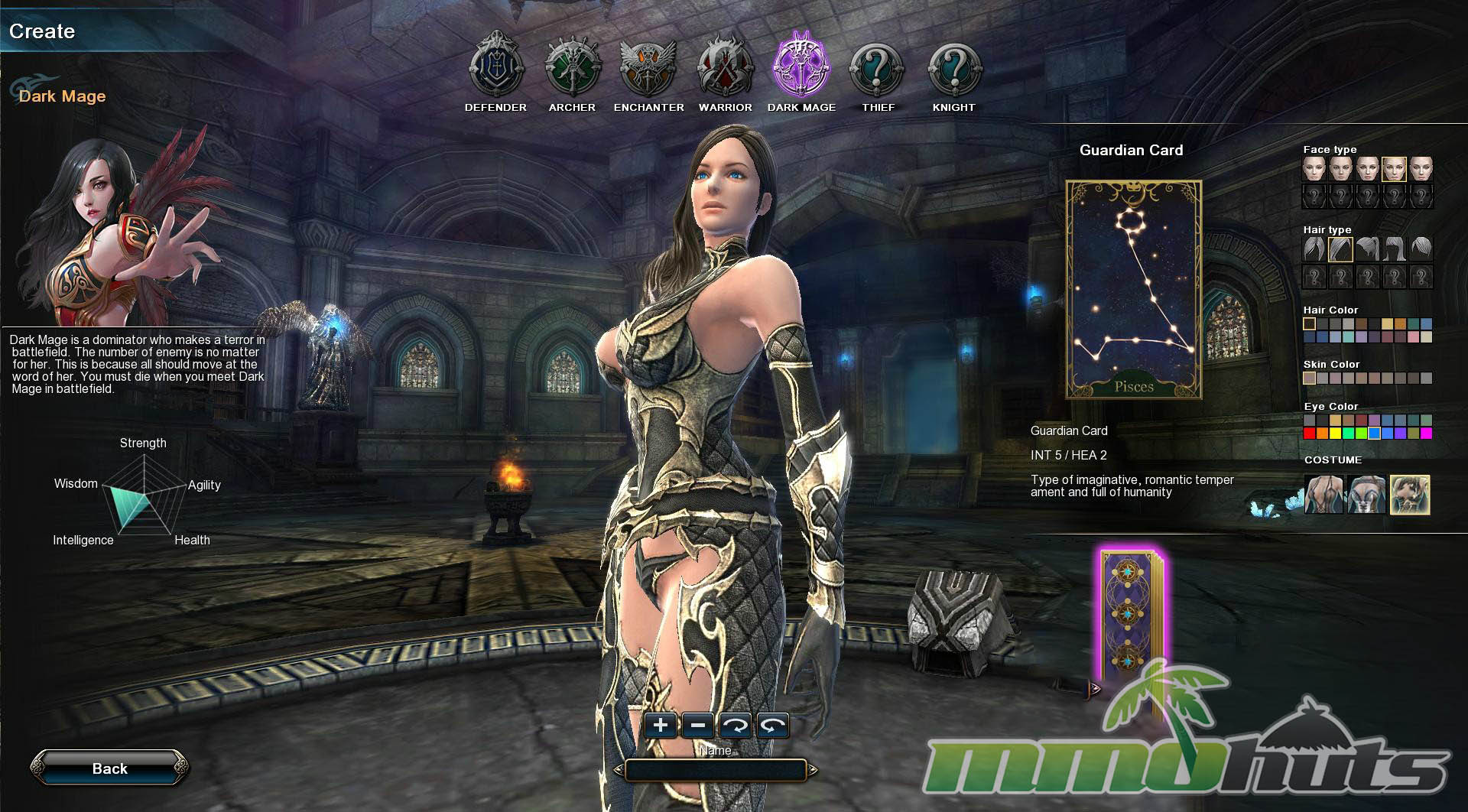Pick the red eye color swatch
The width and height of the screenshot is (1468, 812).
(1310, 434)
